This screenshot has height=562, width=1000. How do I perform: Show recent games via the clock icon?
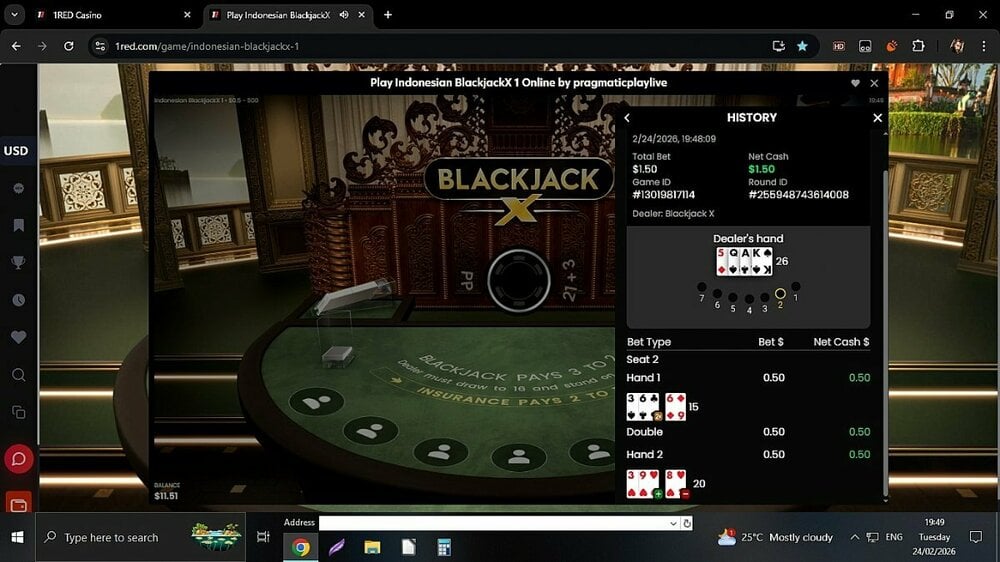click(18, 300)
